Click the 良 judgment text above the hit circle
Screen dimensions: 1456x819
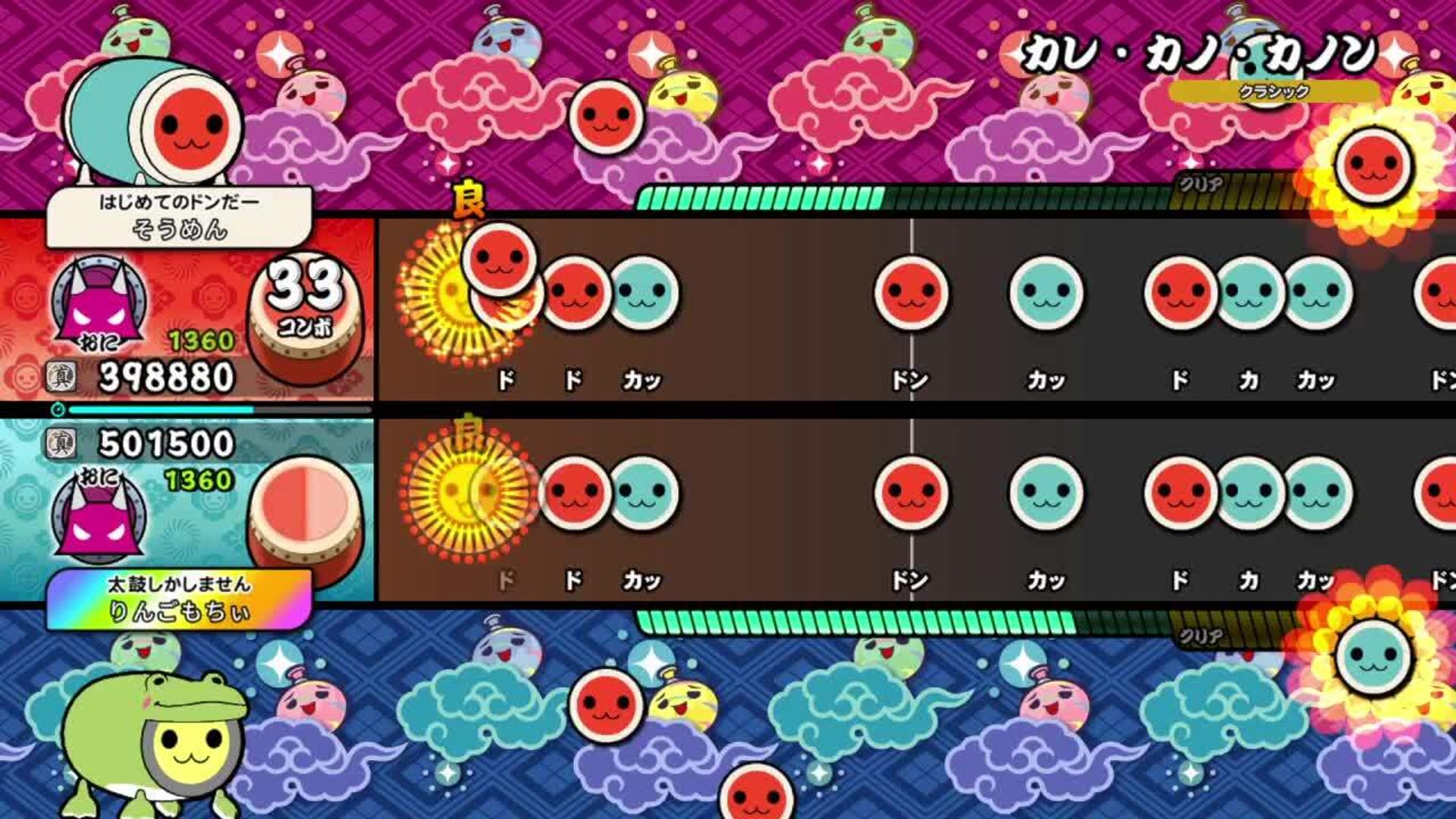(467, 197)
